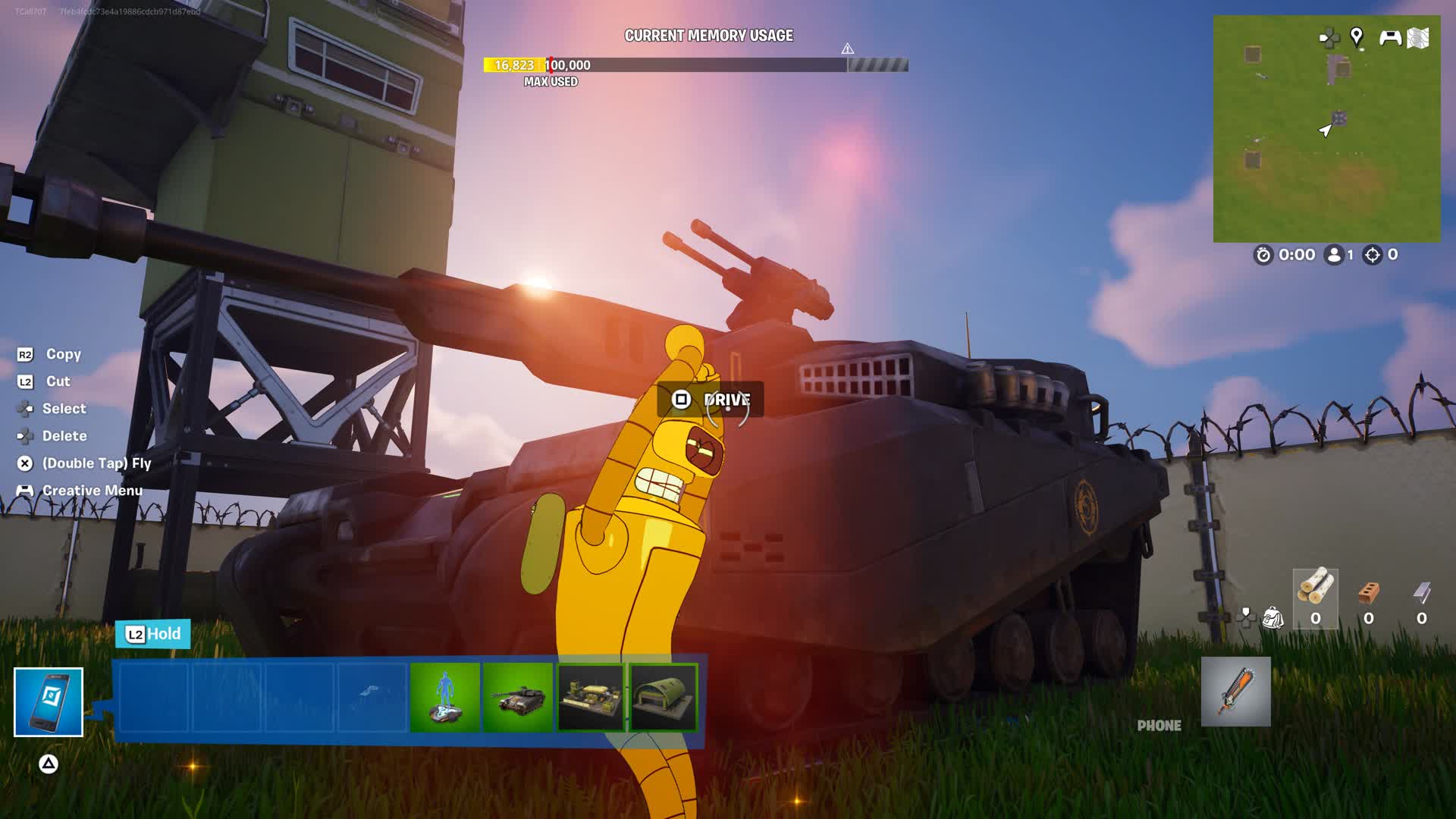Select the tank thumbnail in the hotbar

(x=519, y=696)
